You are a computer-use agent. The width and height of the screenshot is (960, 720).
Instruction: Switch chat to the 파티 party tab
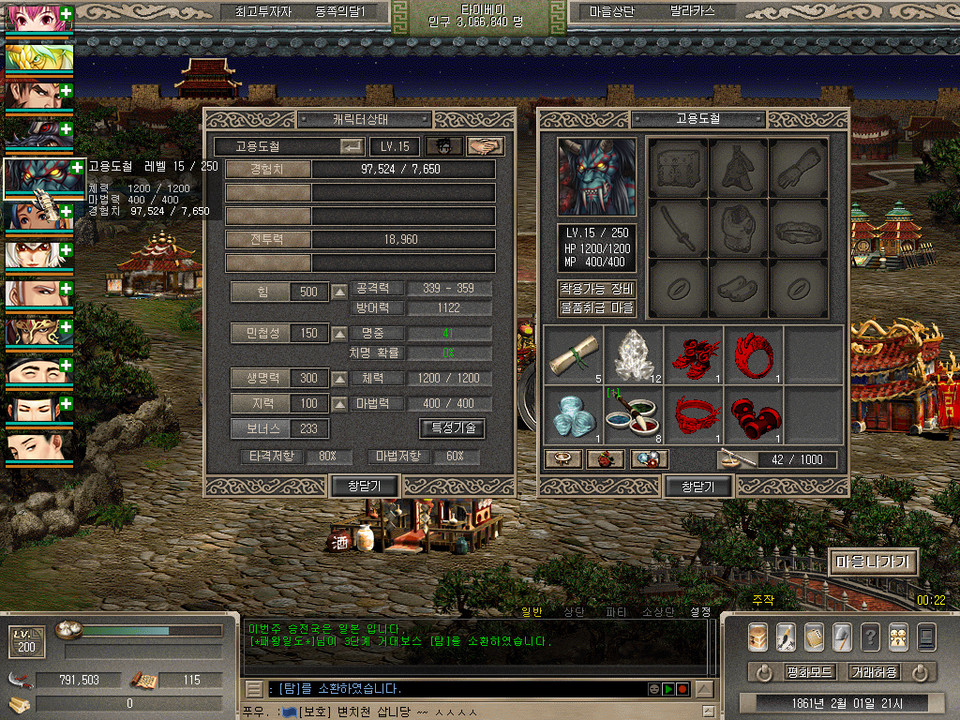616,611
